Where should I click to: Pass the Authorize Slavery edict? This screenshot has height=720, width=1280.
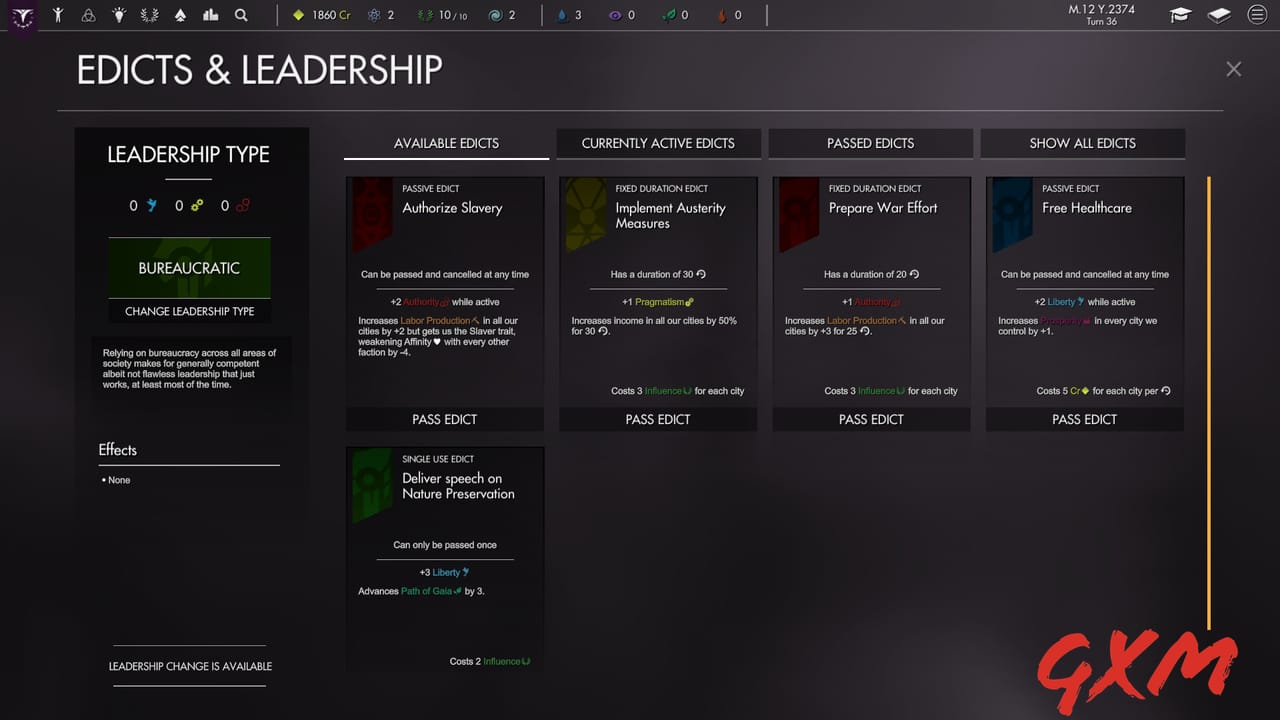tap(445, 419)
